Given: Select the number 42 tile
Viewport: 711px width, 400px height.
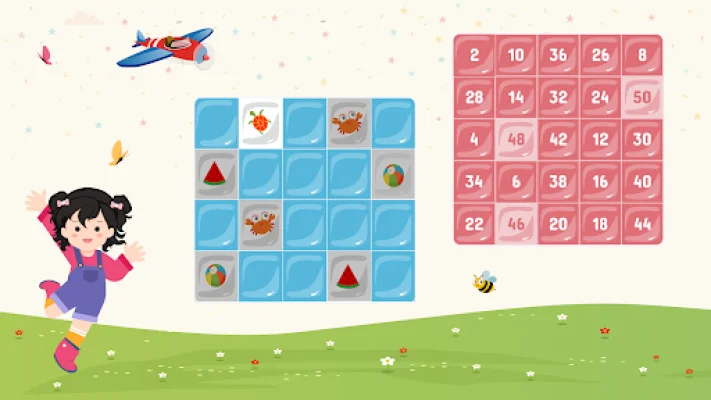Looking at the screenshot, I should tap(558, 139).
